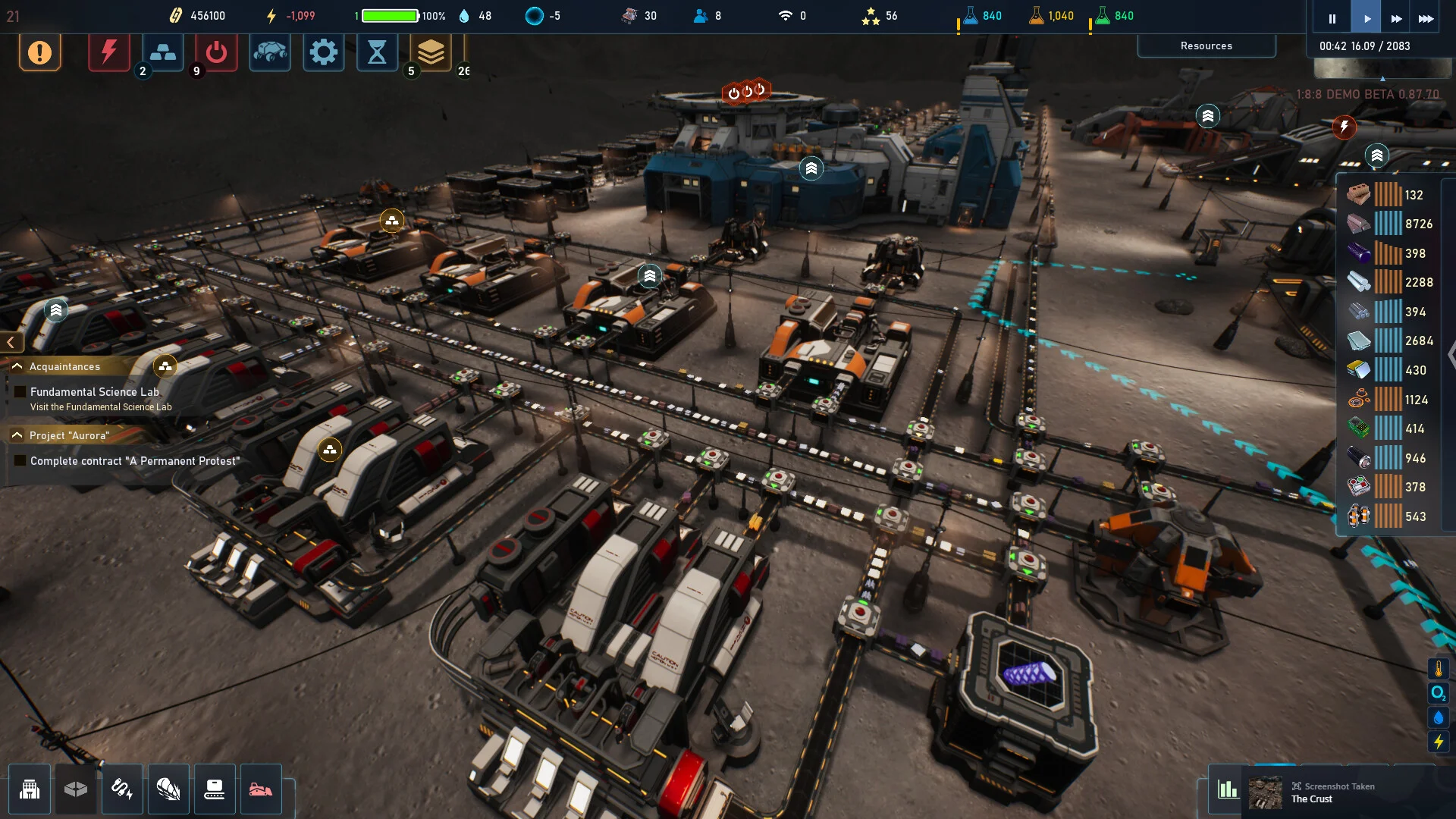The width and height of the screenshot is (1456, 819).
Task: Open the power cable construction category
Action: (122, 789)
